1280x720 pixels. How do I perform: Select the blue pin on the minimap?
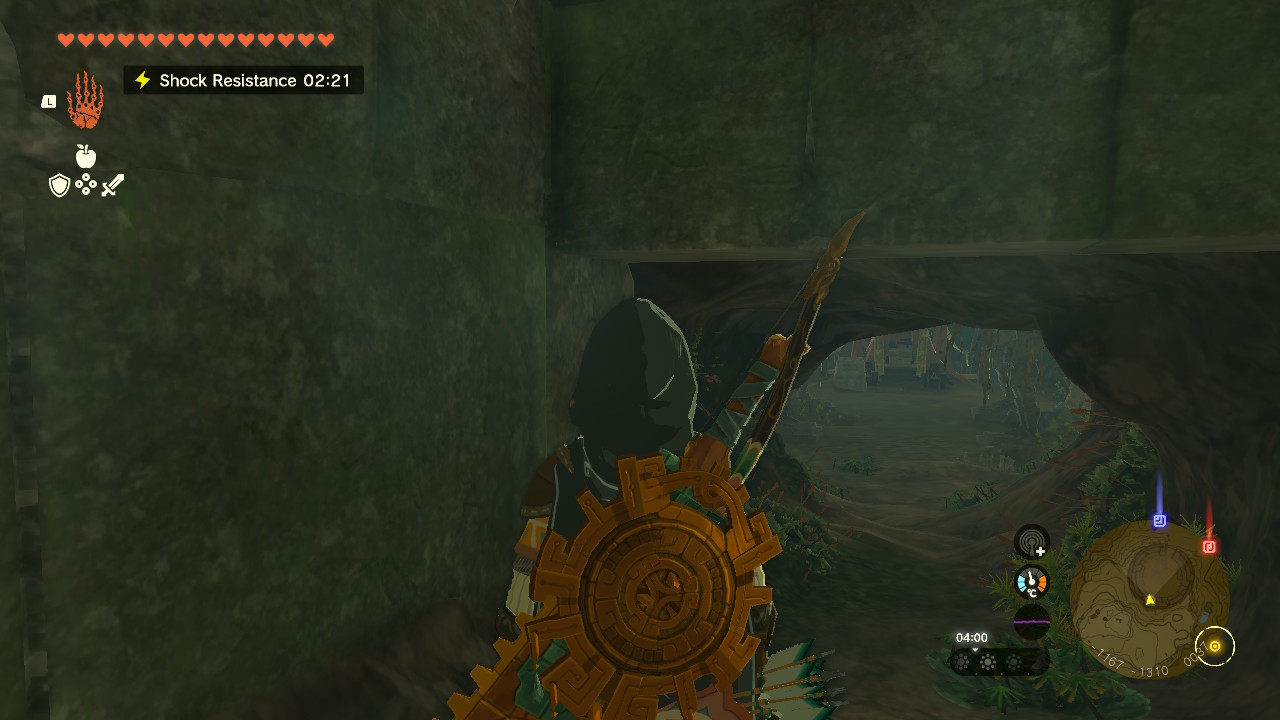click(1160, 521)
